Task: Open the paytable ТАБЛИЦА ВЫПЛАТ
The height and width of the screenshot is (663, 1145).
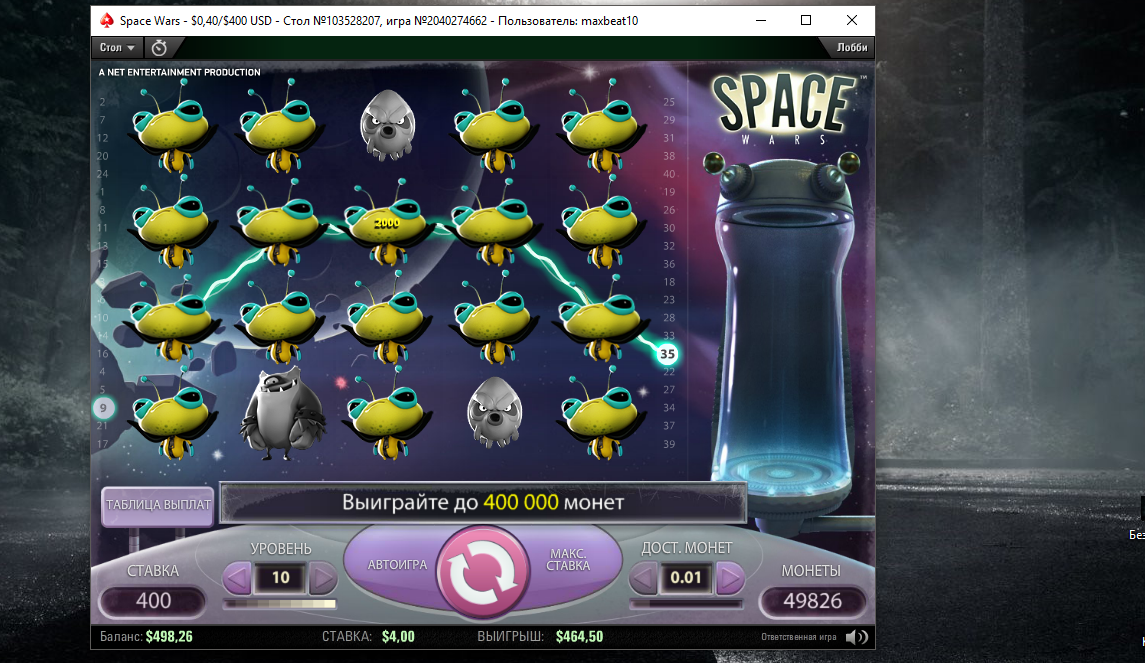Action: coord(158,505)
